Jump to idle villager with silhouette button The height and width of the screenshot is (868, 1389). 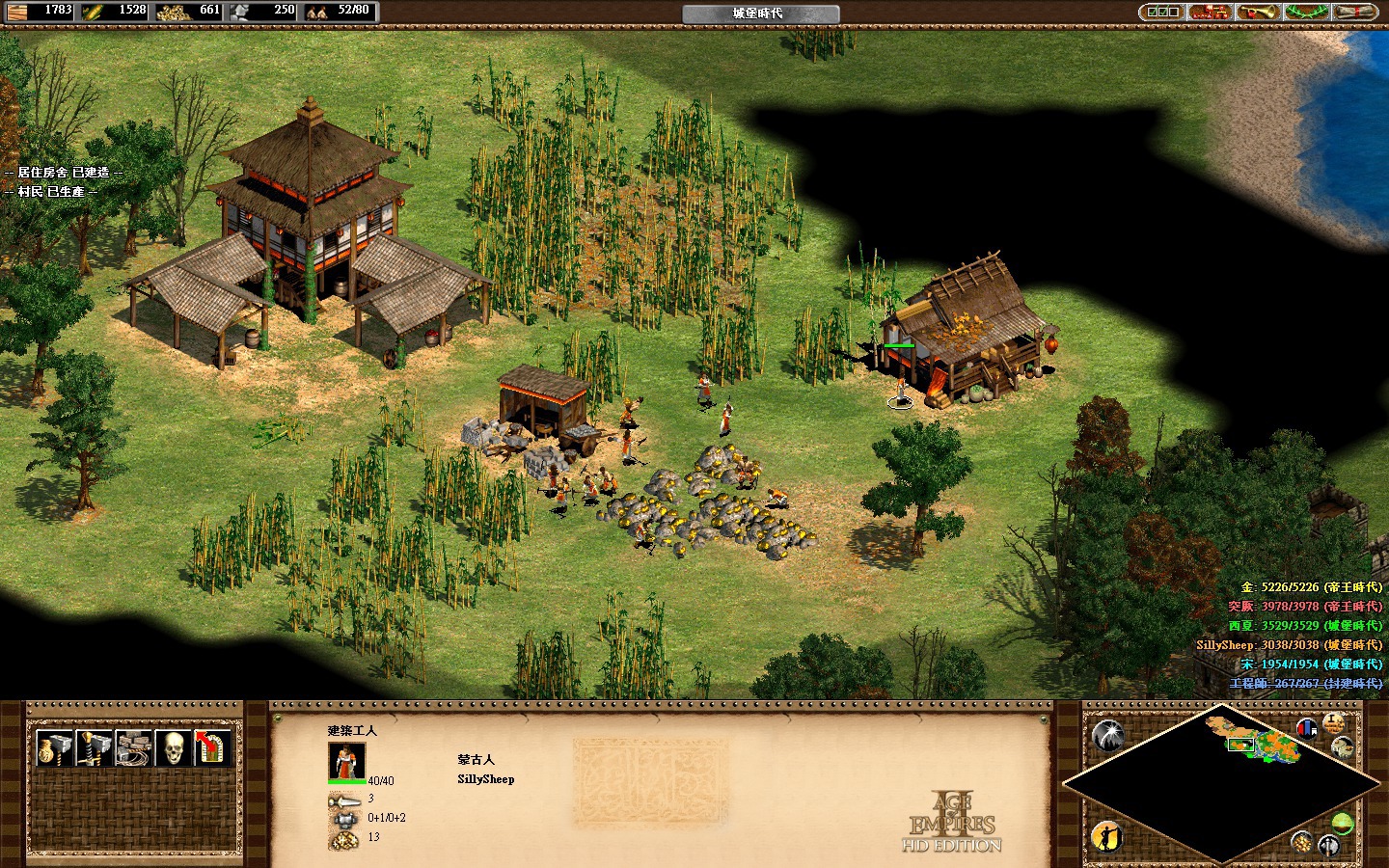pos(1107,835)
